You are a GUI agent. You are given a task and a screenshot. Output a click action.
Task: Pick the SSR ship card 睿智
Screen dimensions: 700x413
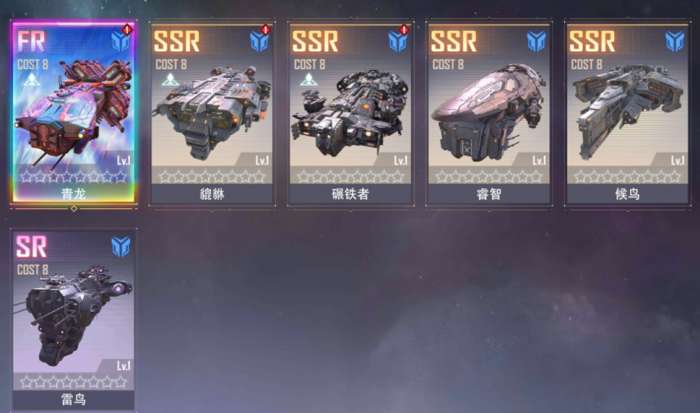(x=488, y=112)
